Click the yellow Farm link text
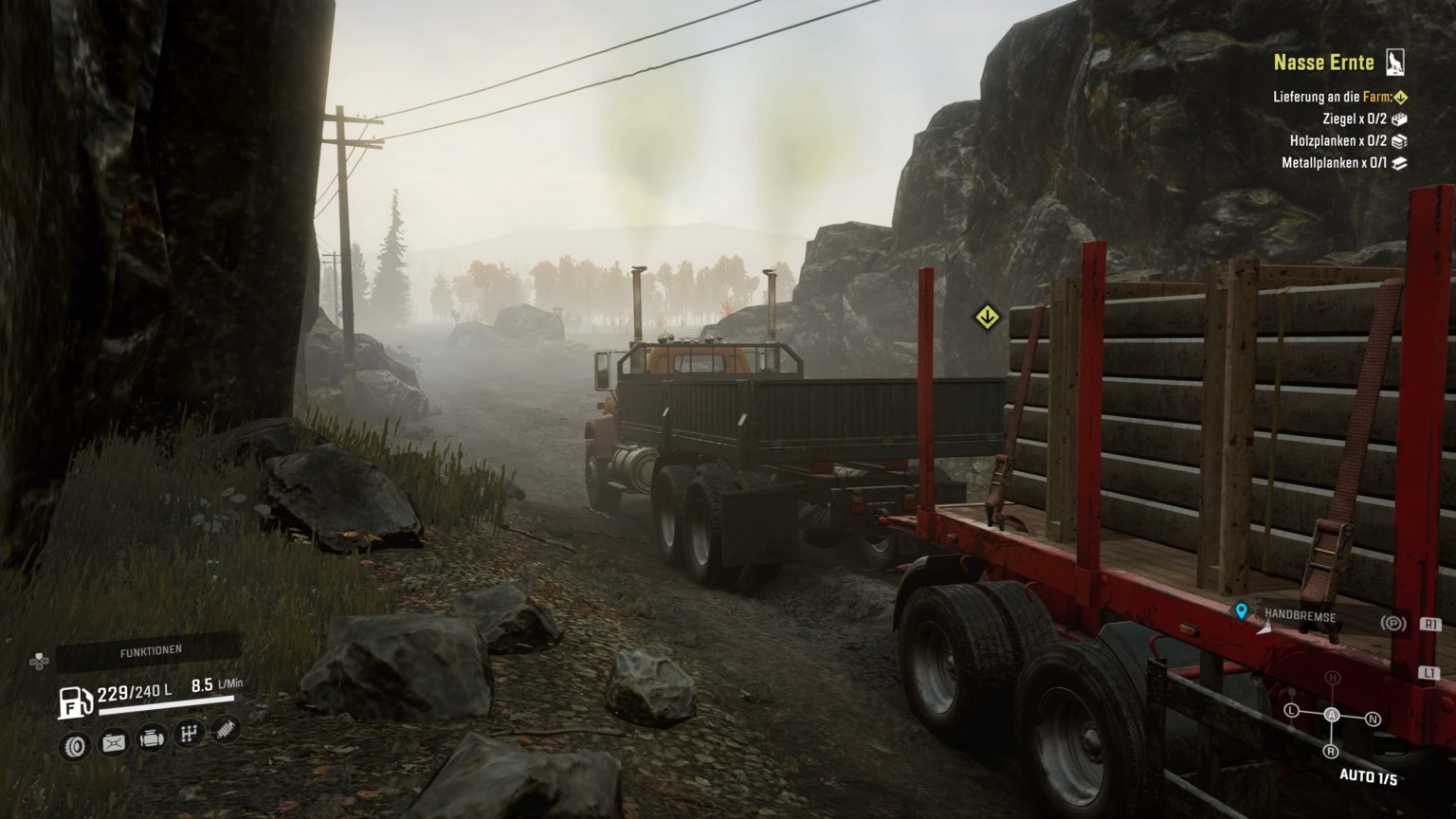This screenshot has height=819, width=1456. [1377, 97]
